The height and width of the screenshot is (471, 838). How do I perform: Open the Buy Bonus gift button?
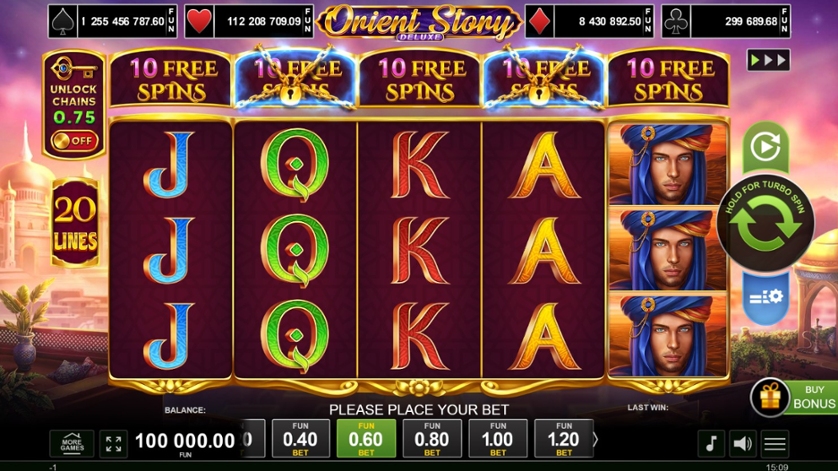click(770, 398)
